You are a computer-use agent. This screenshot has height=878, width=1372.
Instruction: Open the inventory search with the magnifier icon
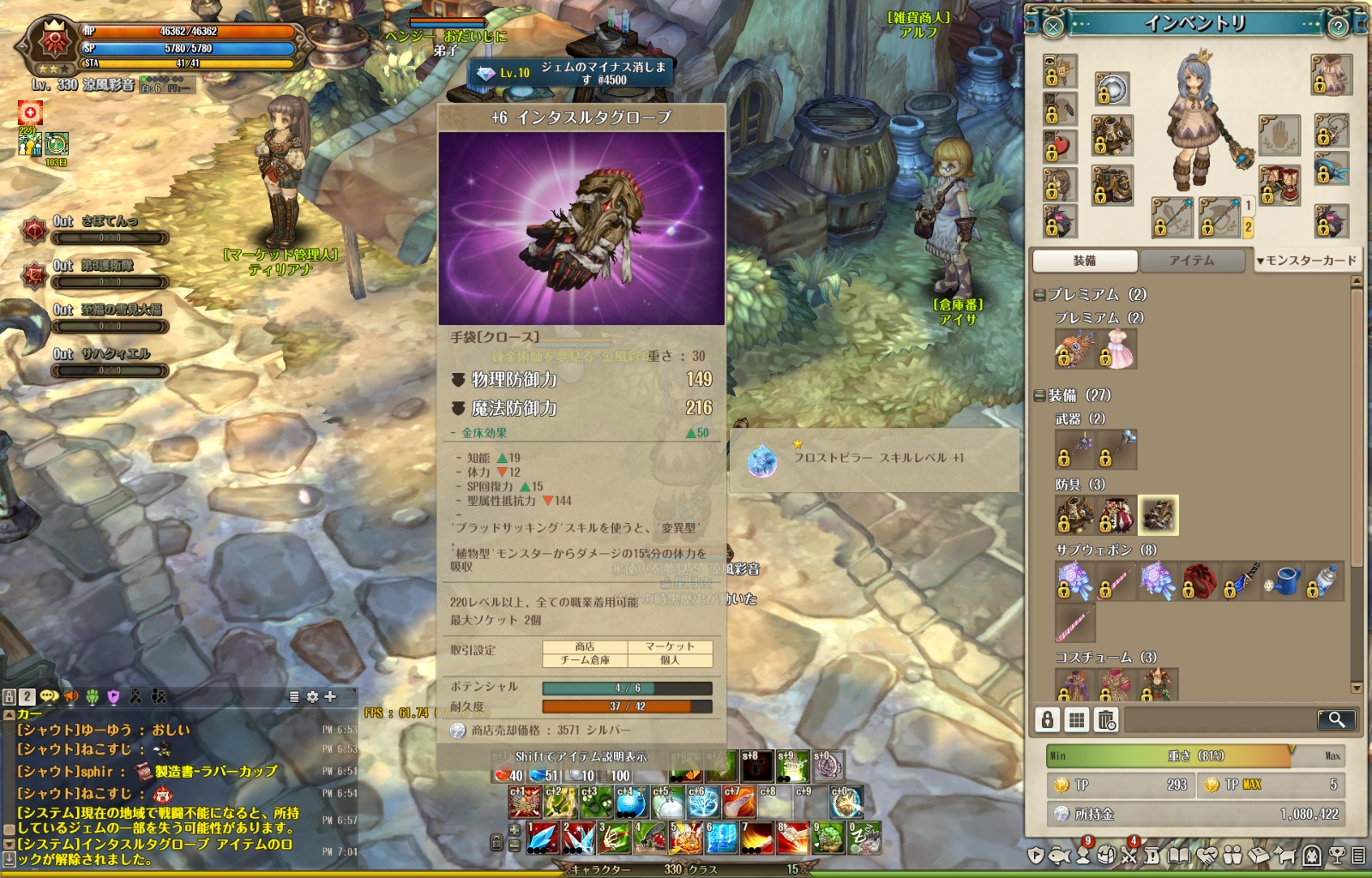1338,720
